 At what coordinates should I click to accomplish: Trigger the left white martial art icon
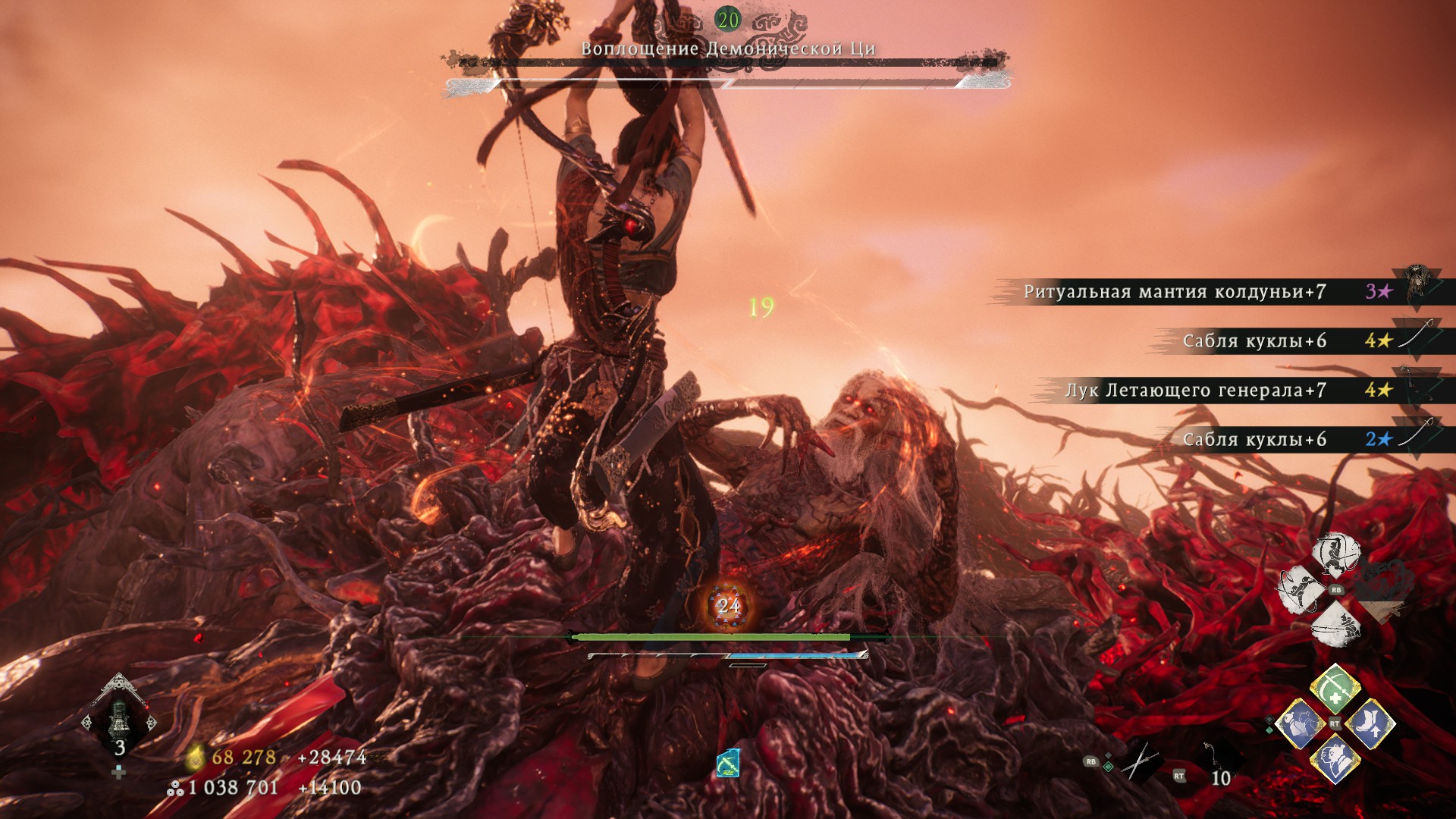[1301, 589]
